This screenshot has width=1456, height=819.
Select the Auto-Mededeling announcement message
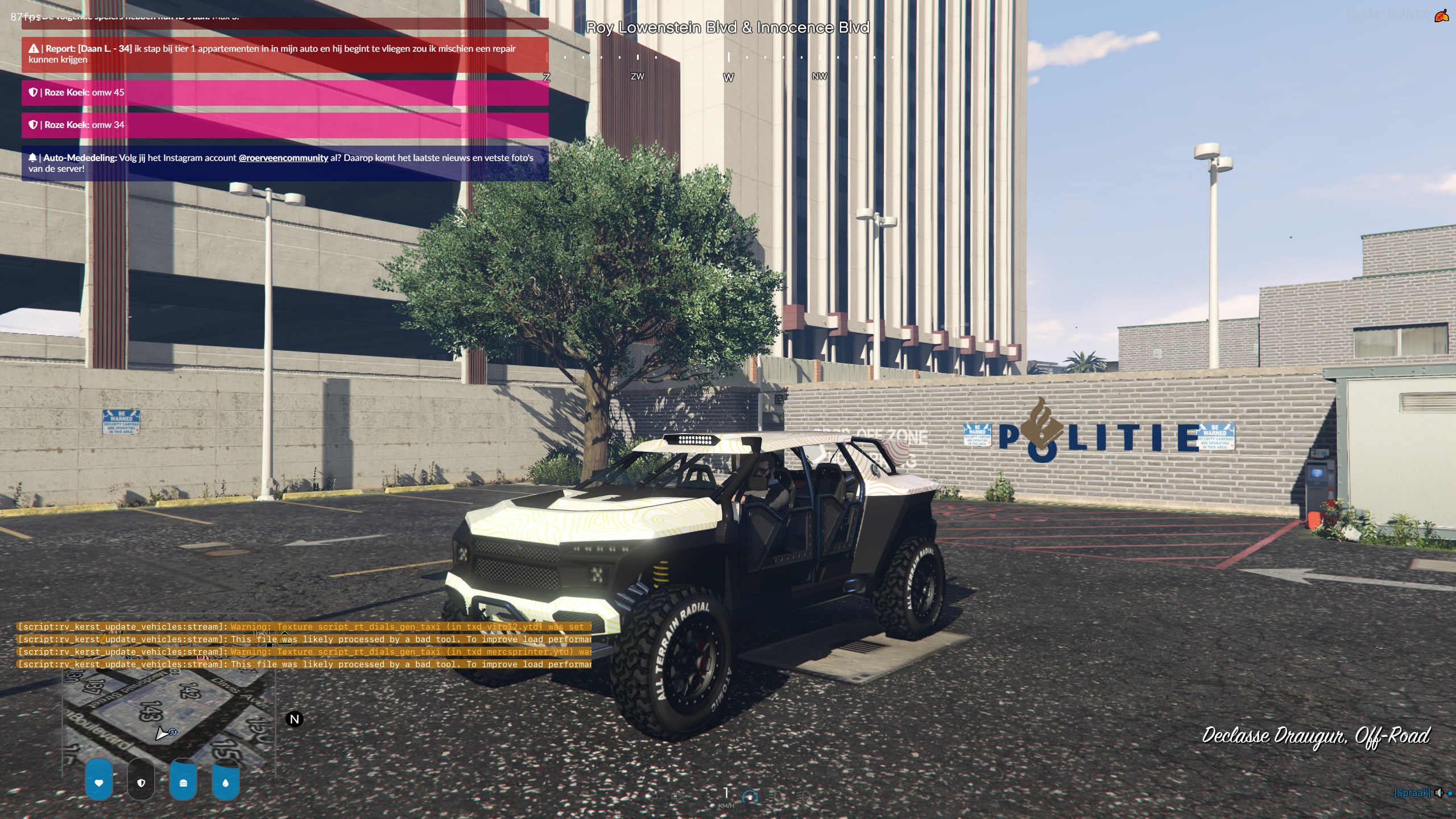pyautogui.click(x=284, y=163)
